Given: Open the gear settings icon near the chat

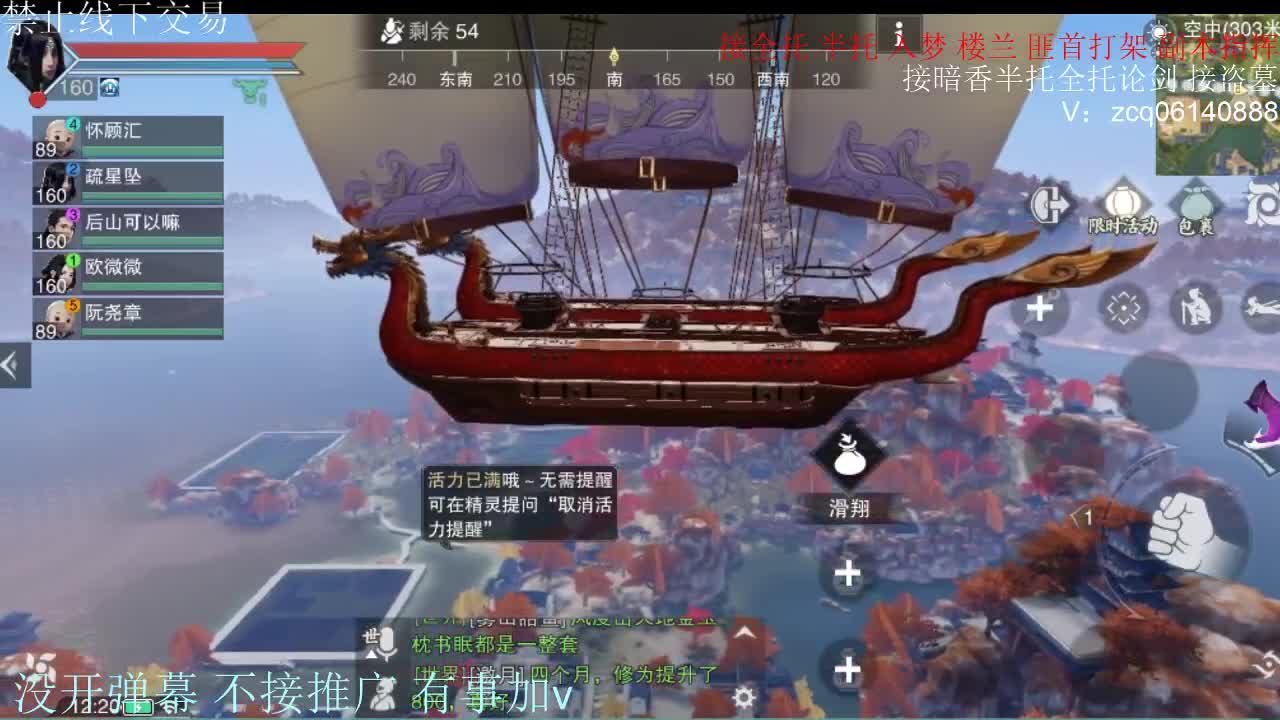Looking at the screenshot, I should (743, 697).
